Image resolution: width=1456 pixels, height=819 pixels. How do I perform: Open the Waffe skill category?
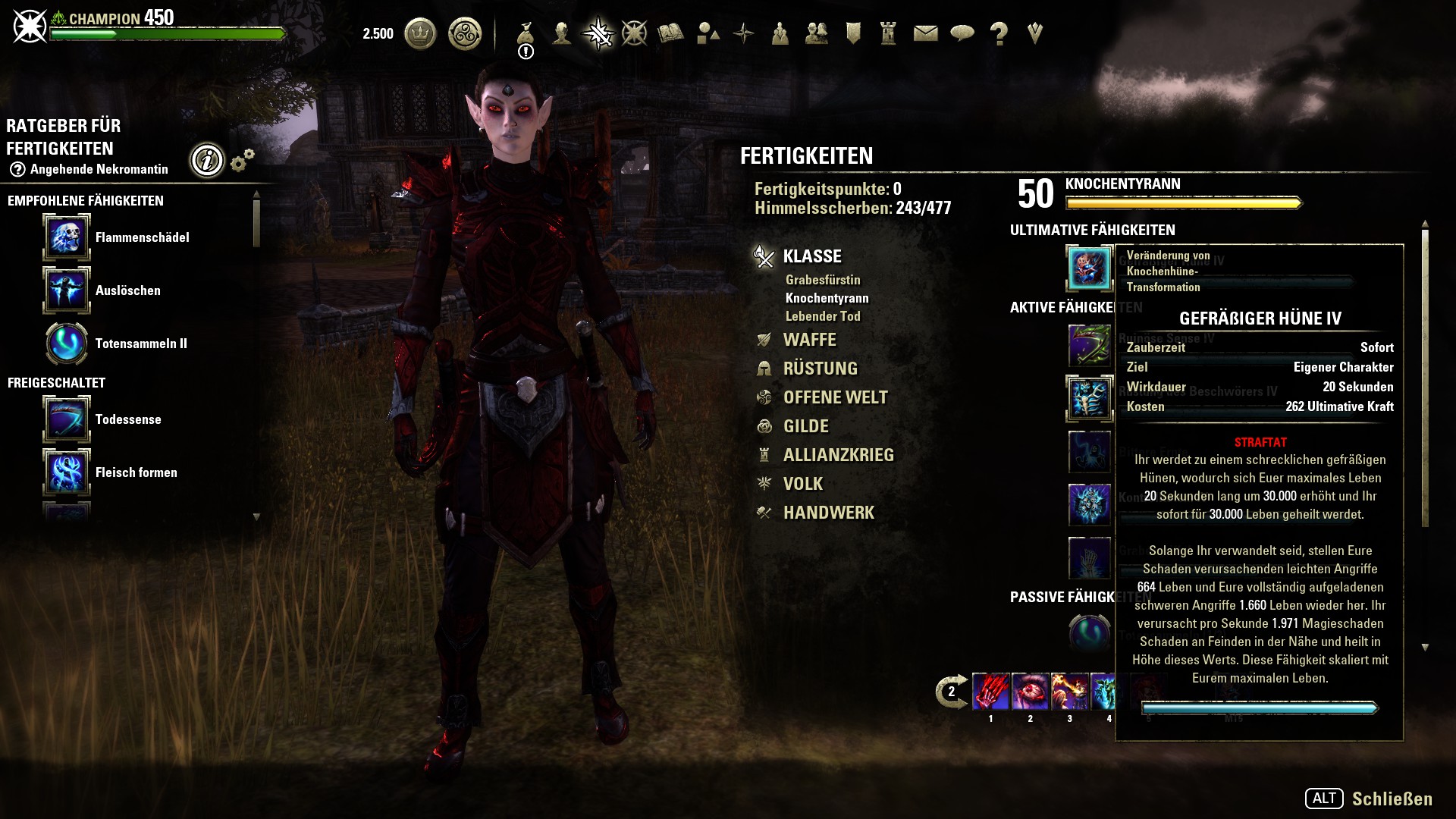coord(809,340)
